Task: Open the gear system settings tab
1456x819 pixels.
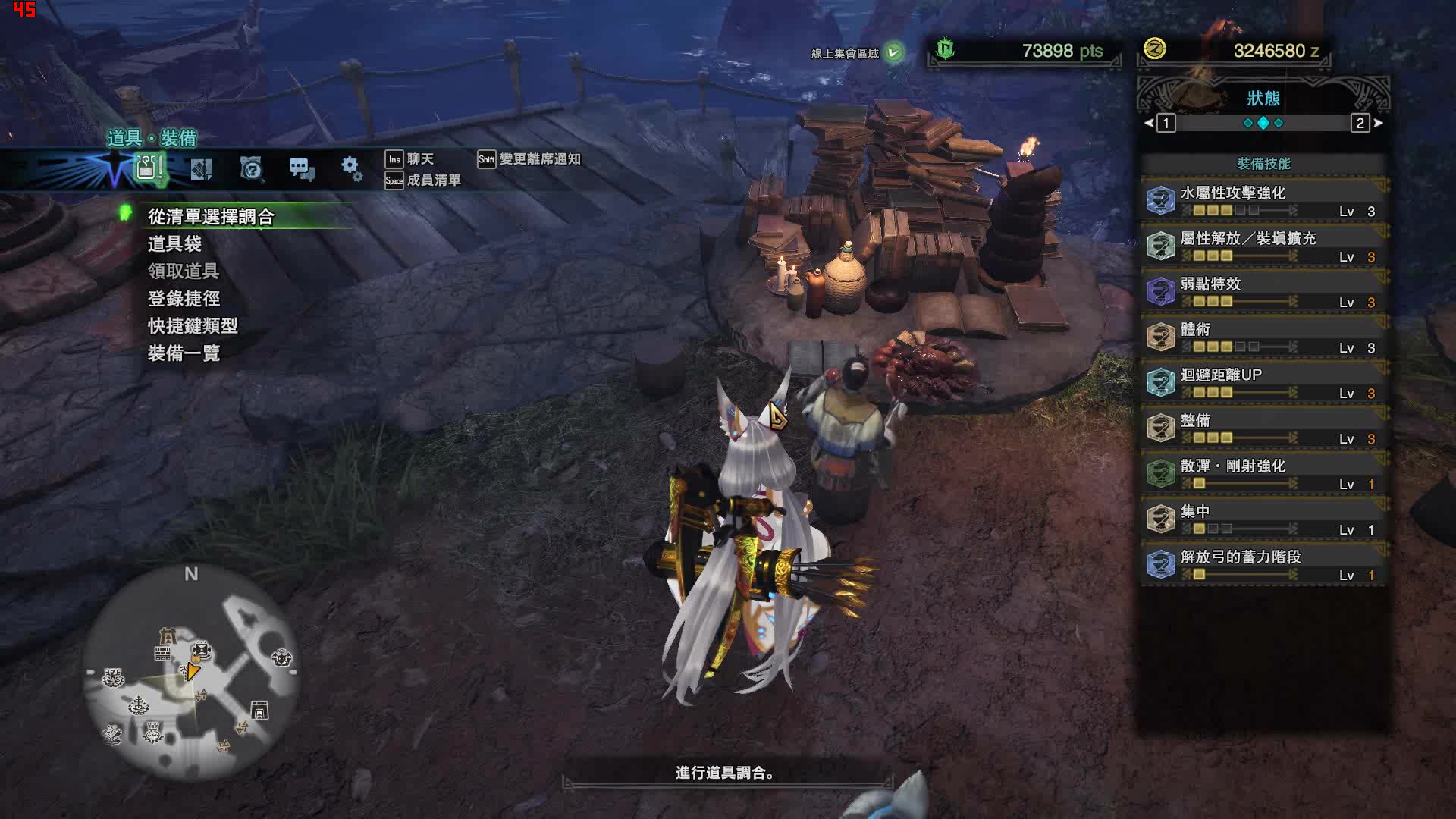Action: (x=350, y=168)
